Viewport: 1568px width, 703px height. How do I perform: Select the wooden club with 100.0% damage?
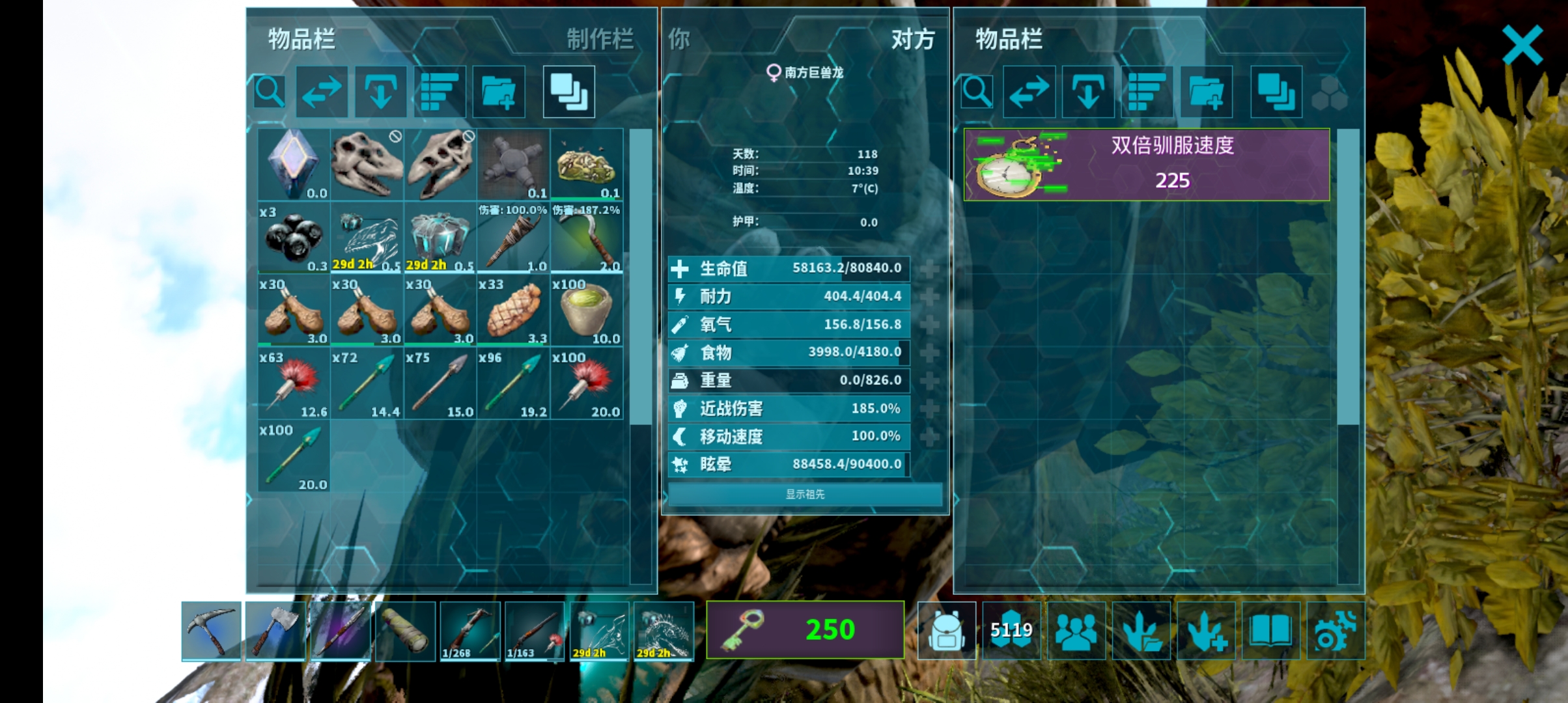click(x=513, y=238)
